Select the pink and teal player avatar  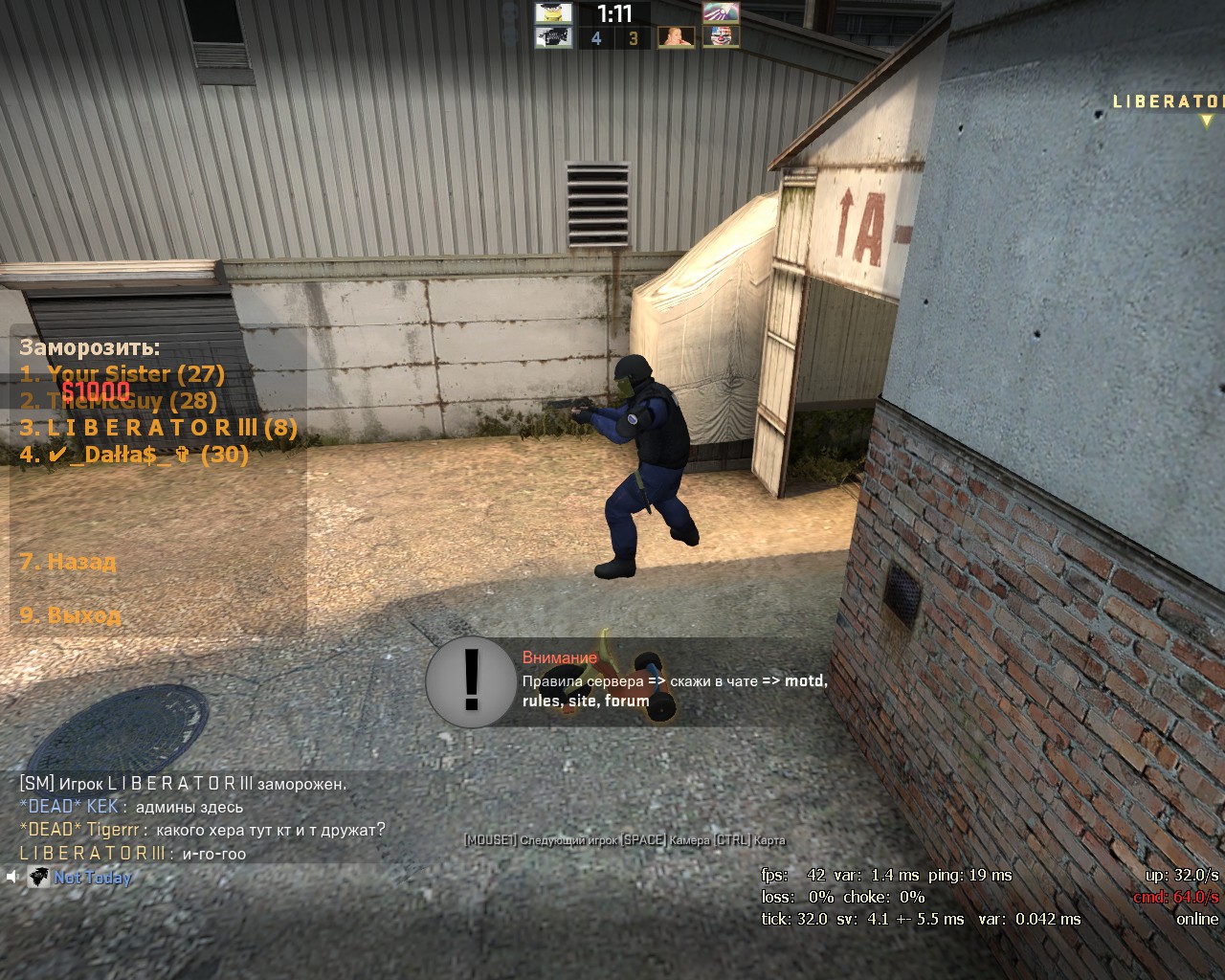click(721, 13)
